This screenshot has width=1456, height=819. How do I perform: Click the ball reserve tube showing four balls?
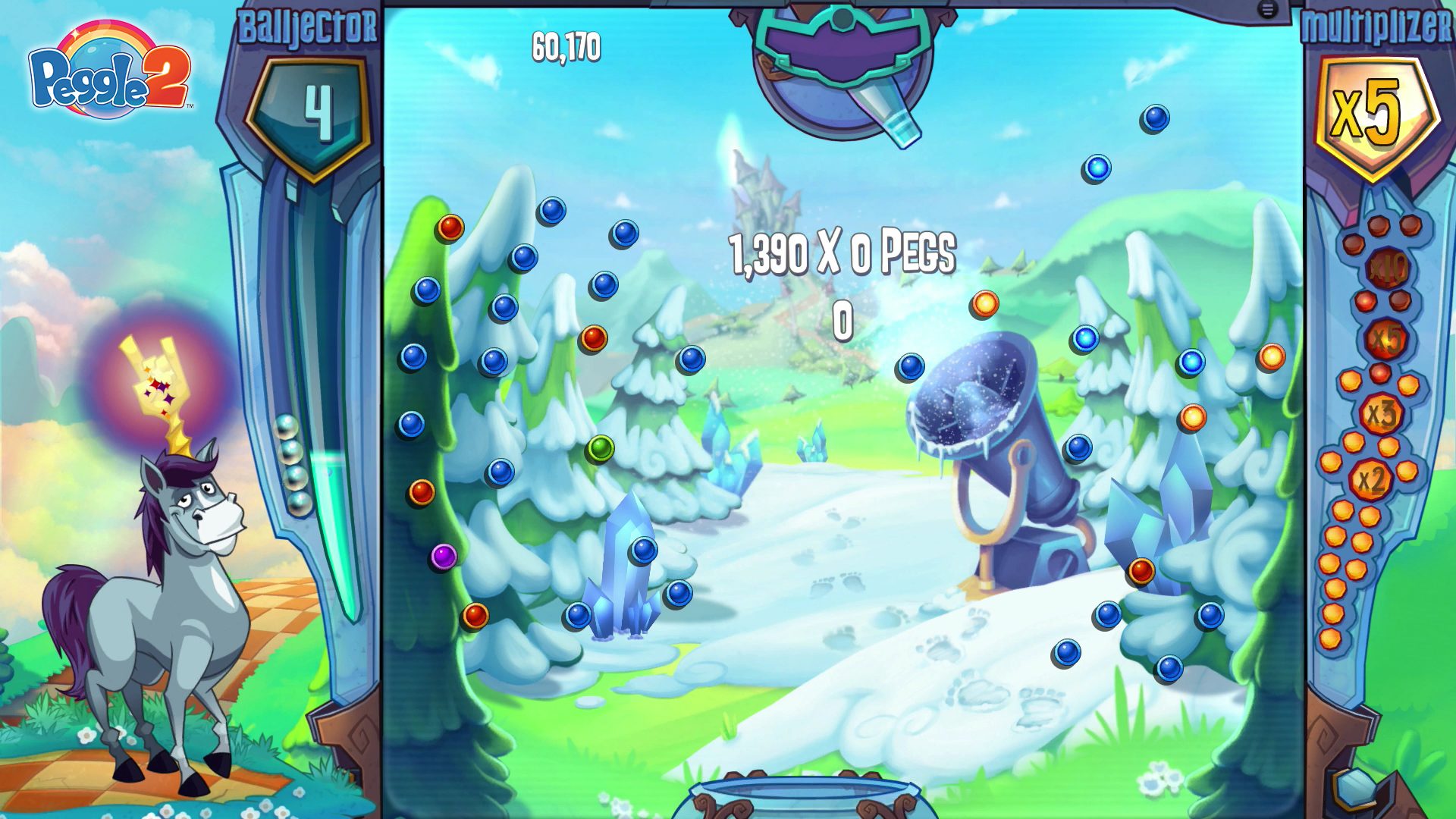pos(292,466)
